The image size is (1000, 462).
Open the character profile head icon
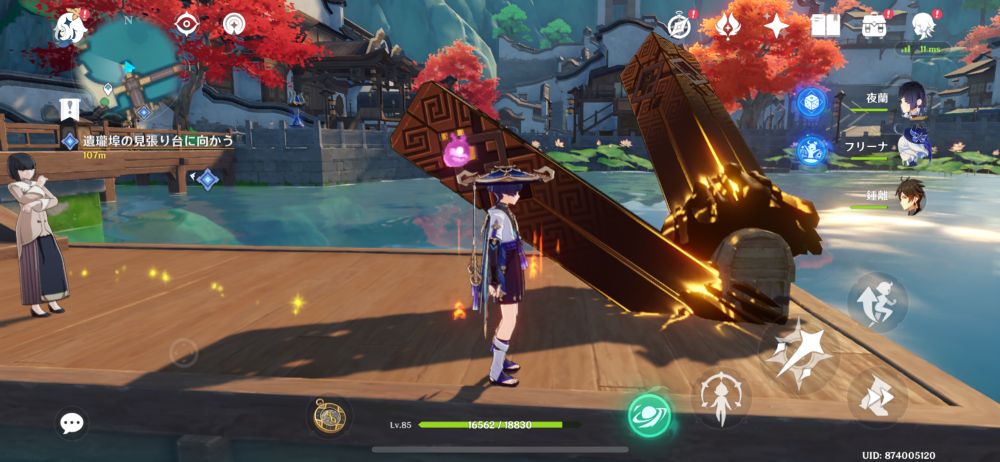(x=923, y=25)
